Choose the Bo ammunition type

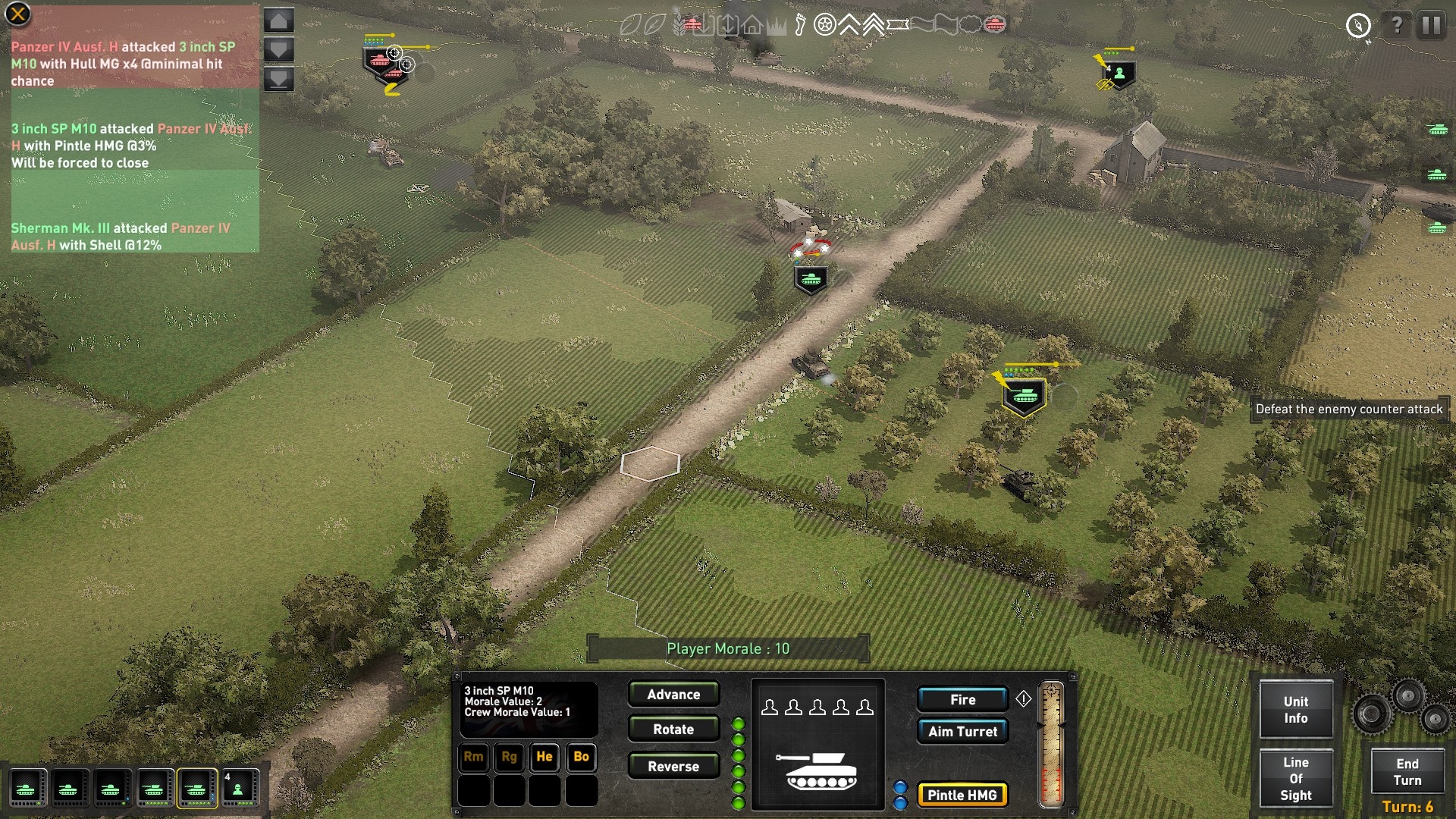click(x=581, y=757)
